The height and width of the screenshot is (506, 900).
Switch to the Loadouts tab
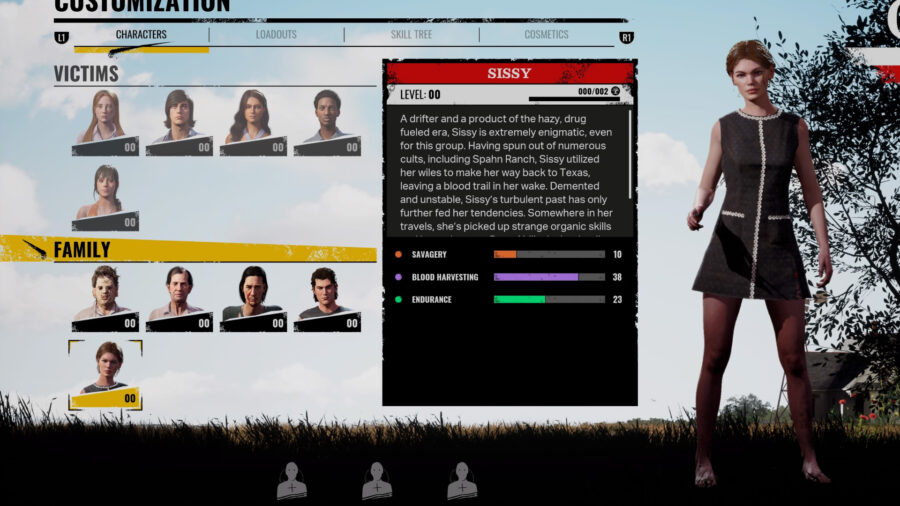(276, 35)
